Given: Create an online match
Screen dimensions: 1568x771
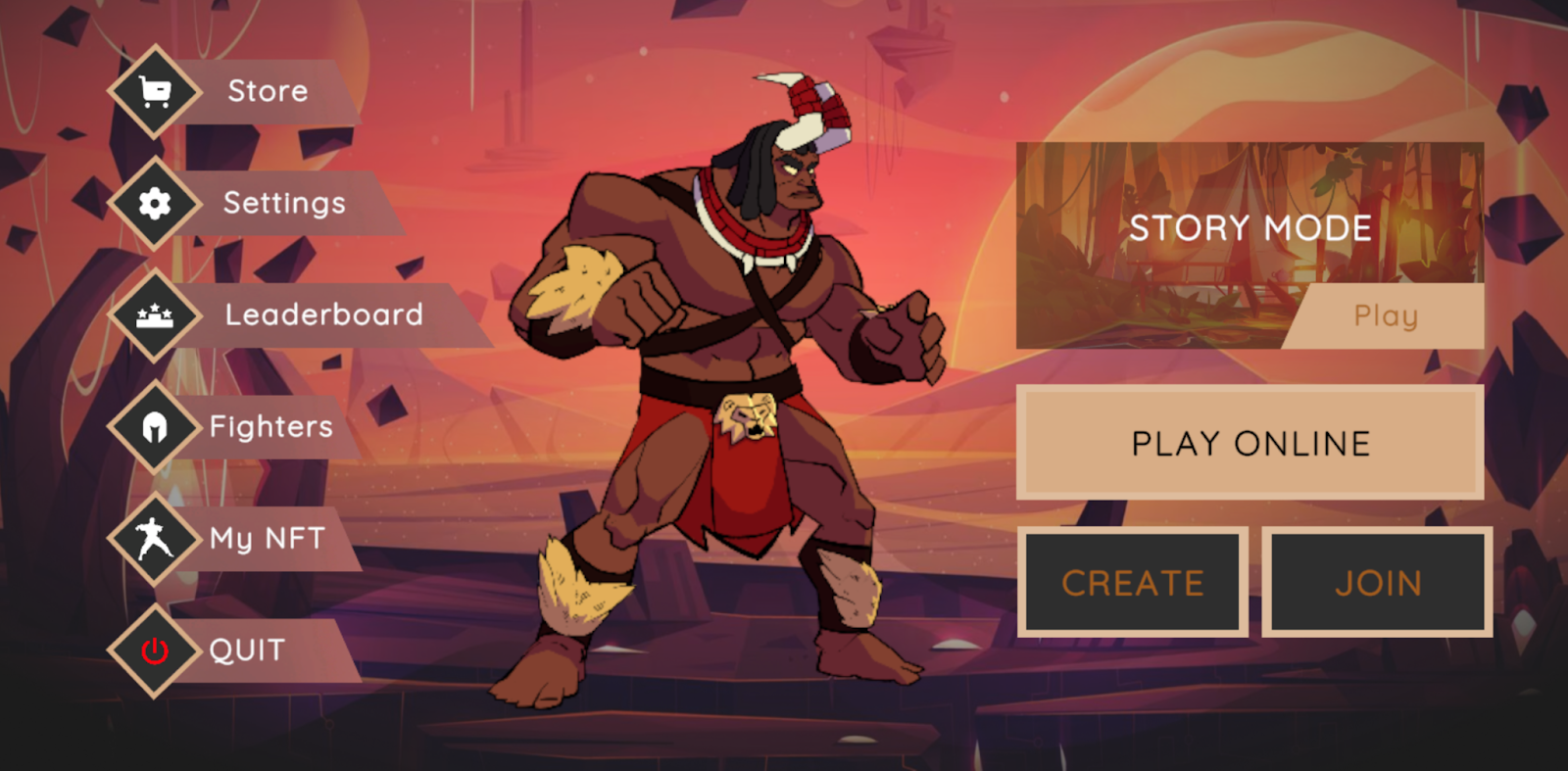Looking at the screenshot, I should (1133, 583).
